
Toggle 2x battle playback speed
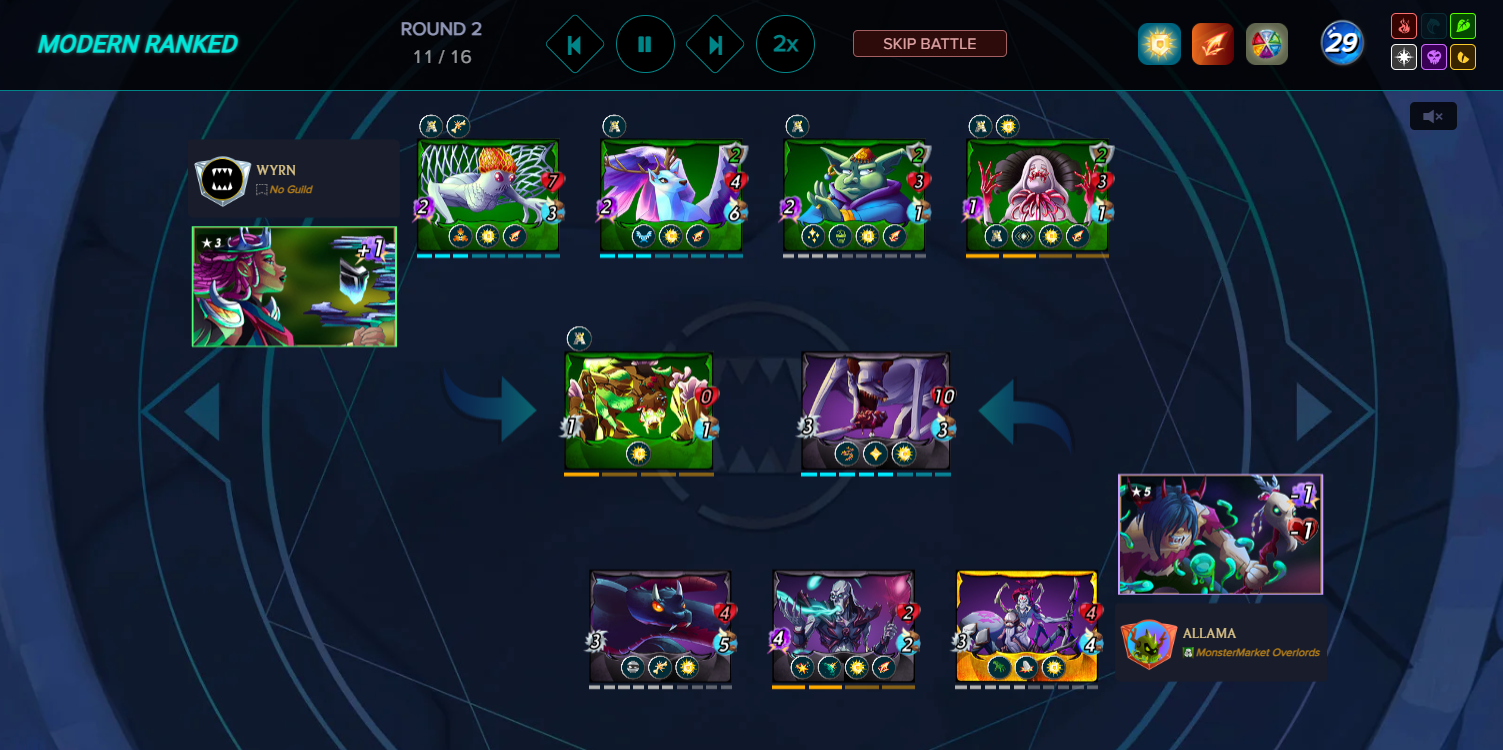point(786,44)
